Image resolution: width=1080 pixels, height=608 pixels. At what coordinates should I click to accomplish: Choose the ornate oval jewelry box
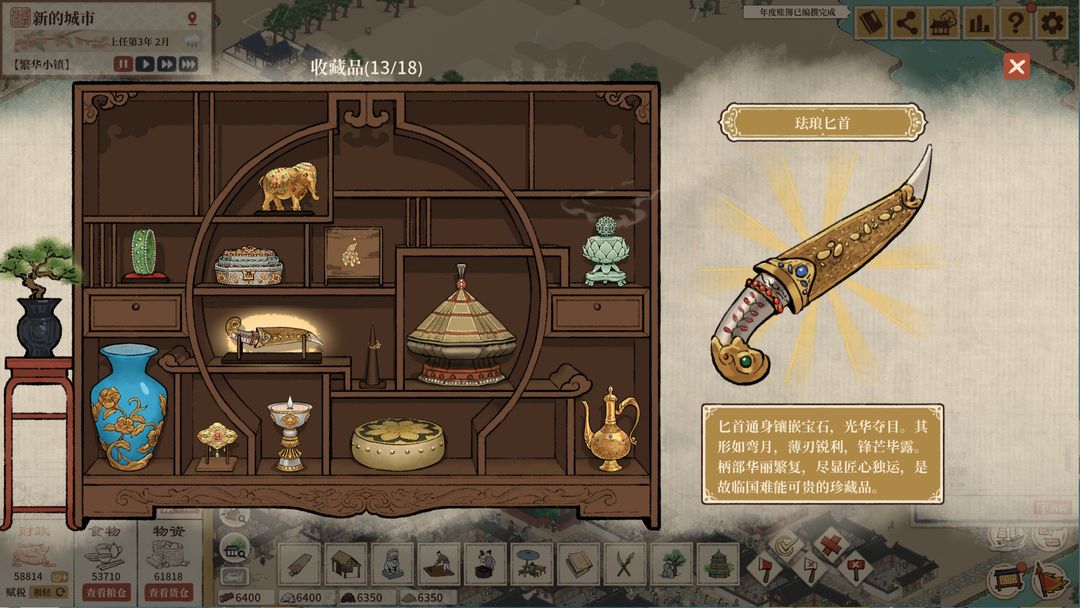click(249, 265)
